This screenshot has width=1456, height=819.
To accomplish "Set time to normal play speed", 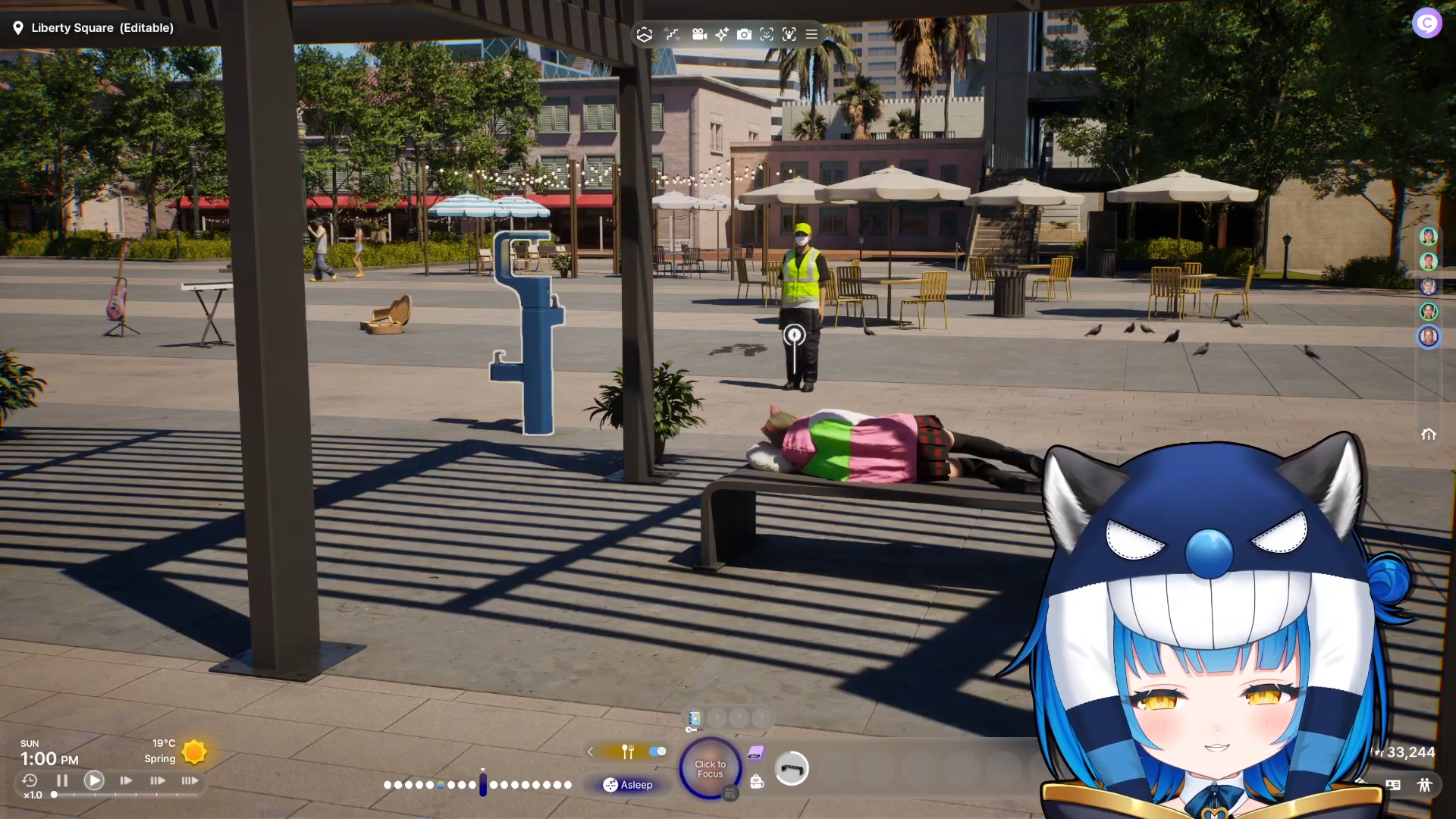I will pyautogui.click(x=94, y=780).
